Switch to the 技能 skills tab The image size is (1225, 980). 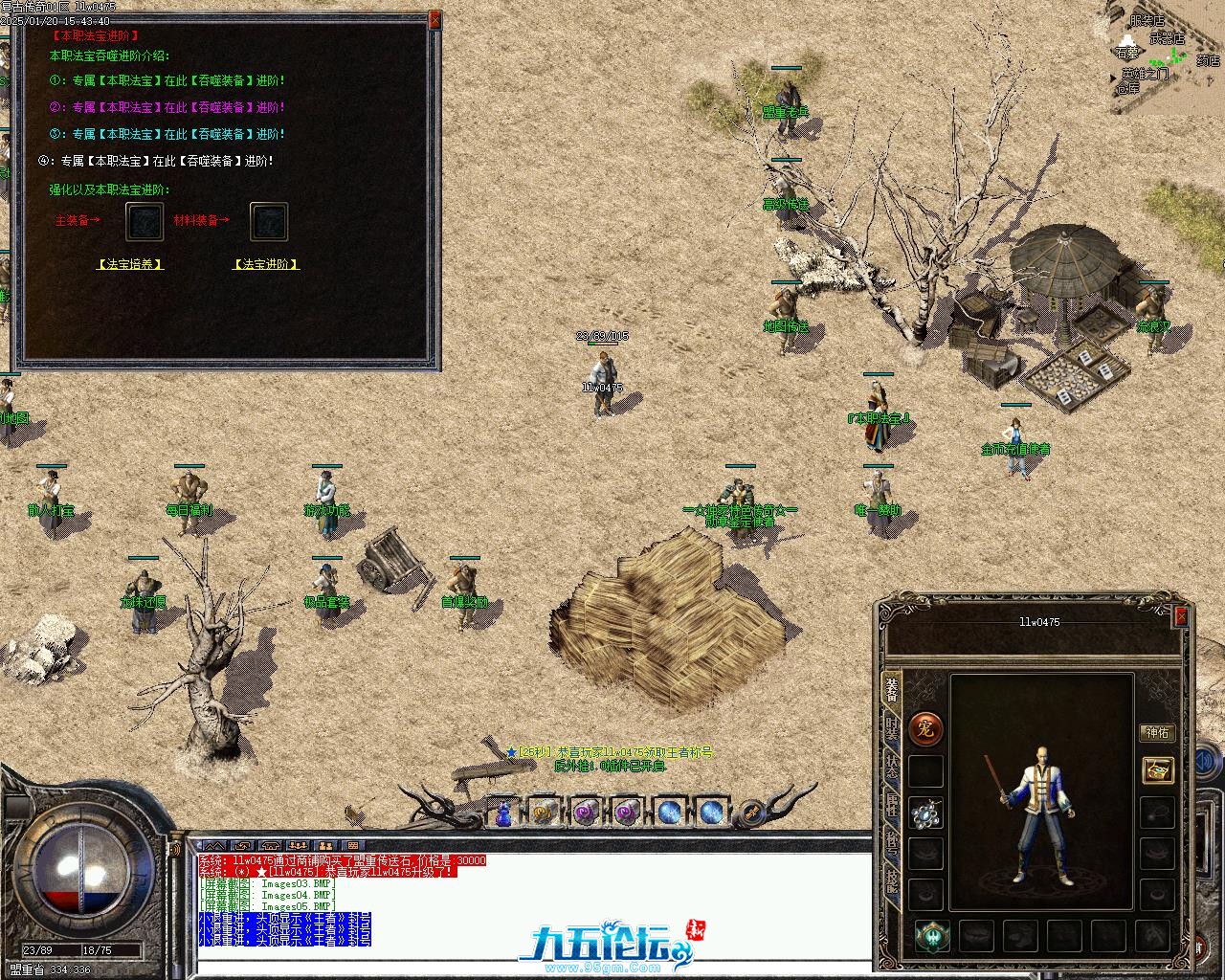[x=892, y=880]
